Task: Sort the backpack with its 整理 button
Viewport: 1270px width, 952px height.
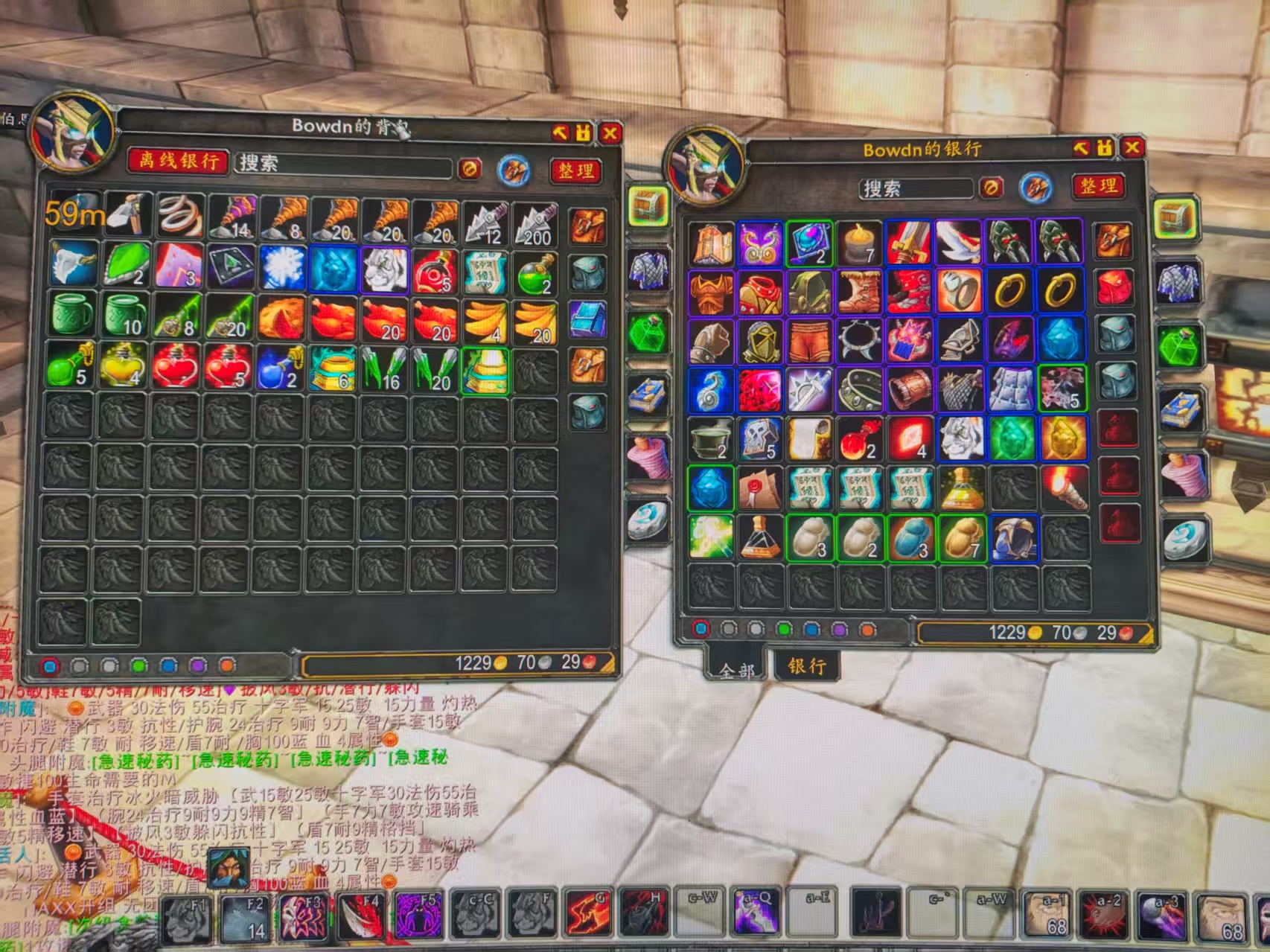Action: pos(575,170)
